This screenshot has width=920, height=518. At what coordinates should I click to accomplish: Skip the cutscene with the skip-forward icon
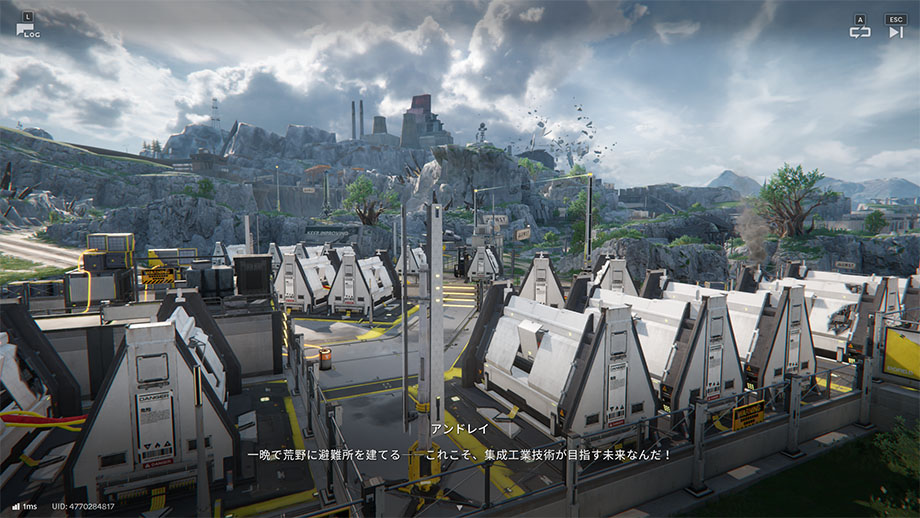(x=895, y=31)
